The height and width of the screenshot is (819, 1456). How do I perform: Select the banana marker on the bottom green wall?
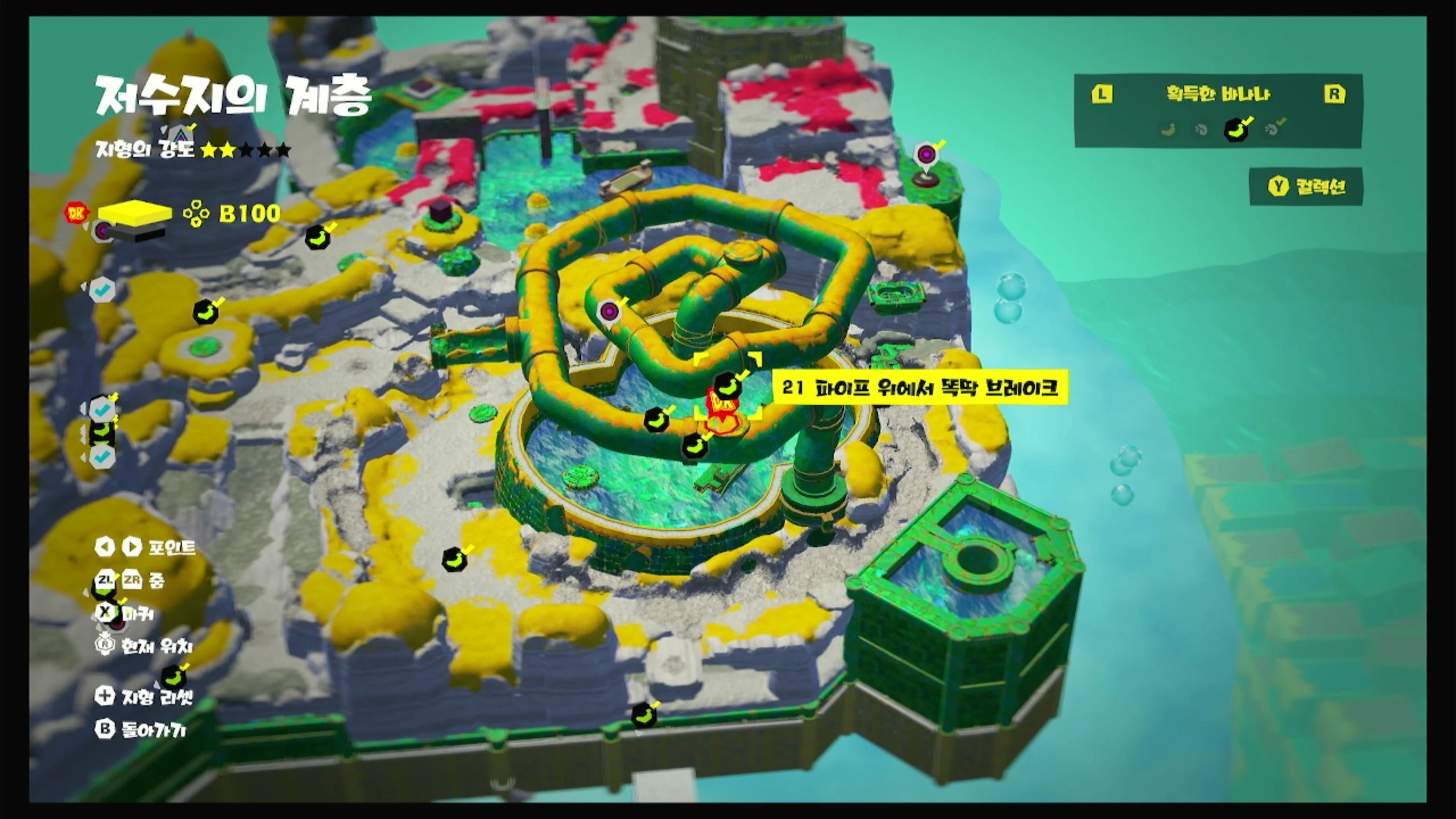coord(643,715)
